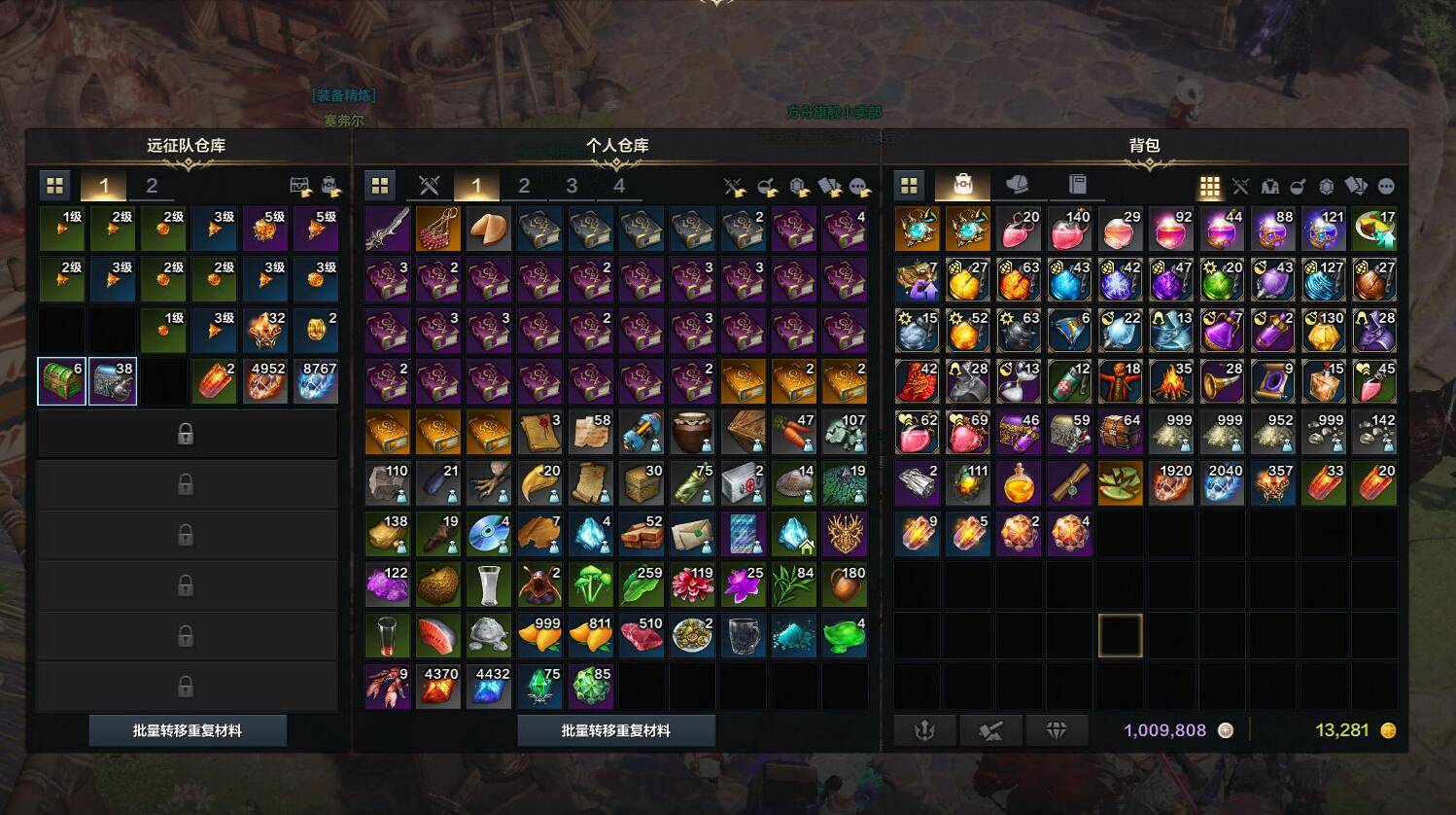Switch to expedition storage tab 2
The image size is (1456, 815).
click(152, 186)
